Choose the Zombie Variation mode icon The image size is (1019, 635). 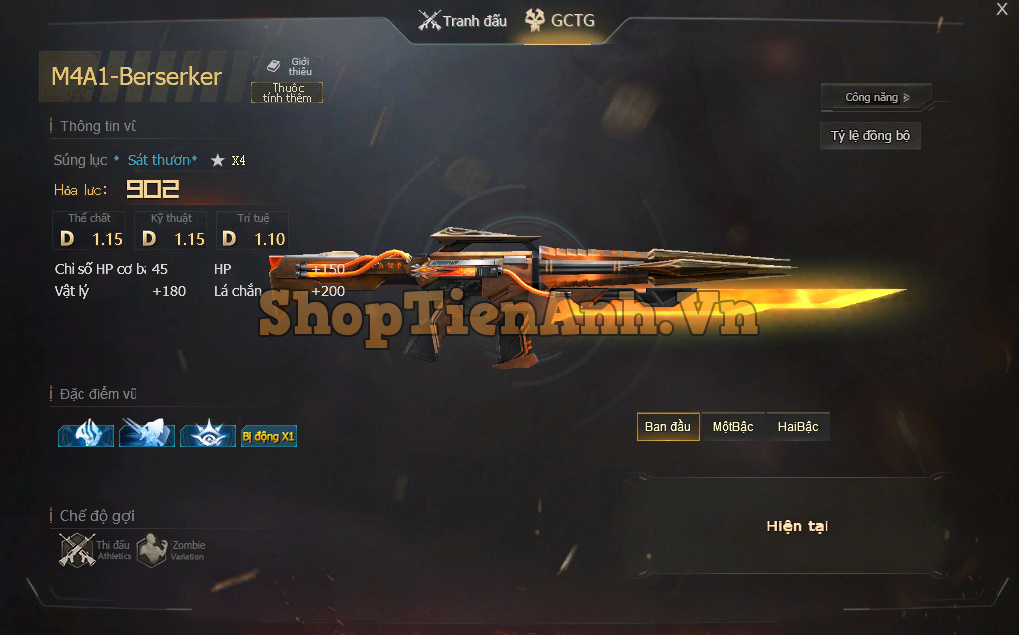tap(152, 549)
